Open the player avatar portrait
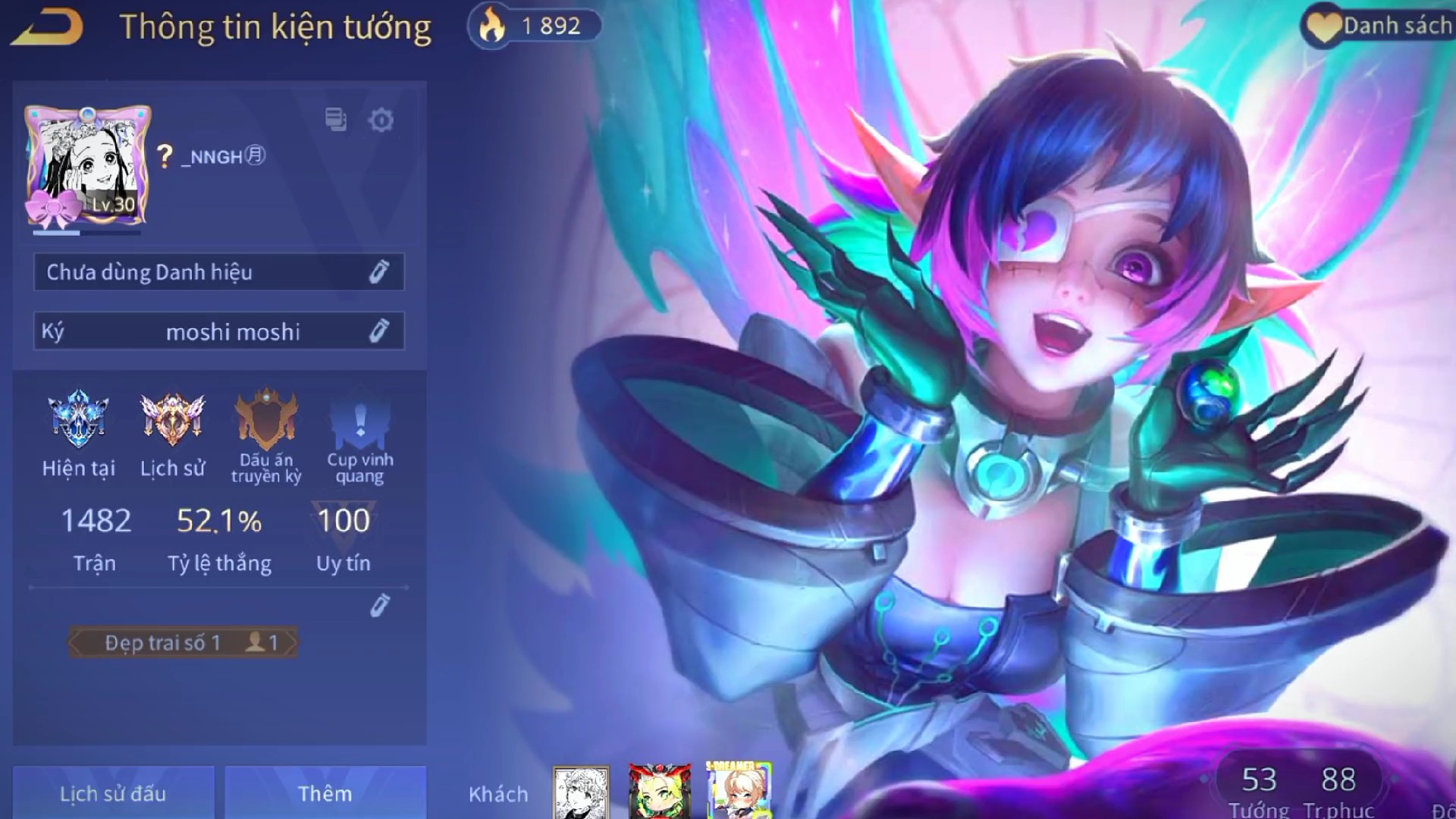1456x819 pixels. (x=86, y=167)
